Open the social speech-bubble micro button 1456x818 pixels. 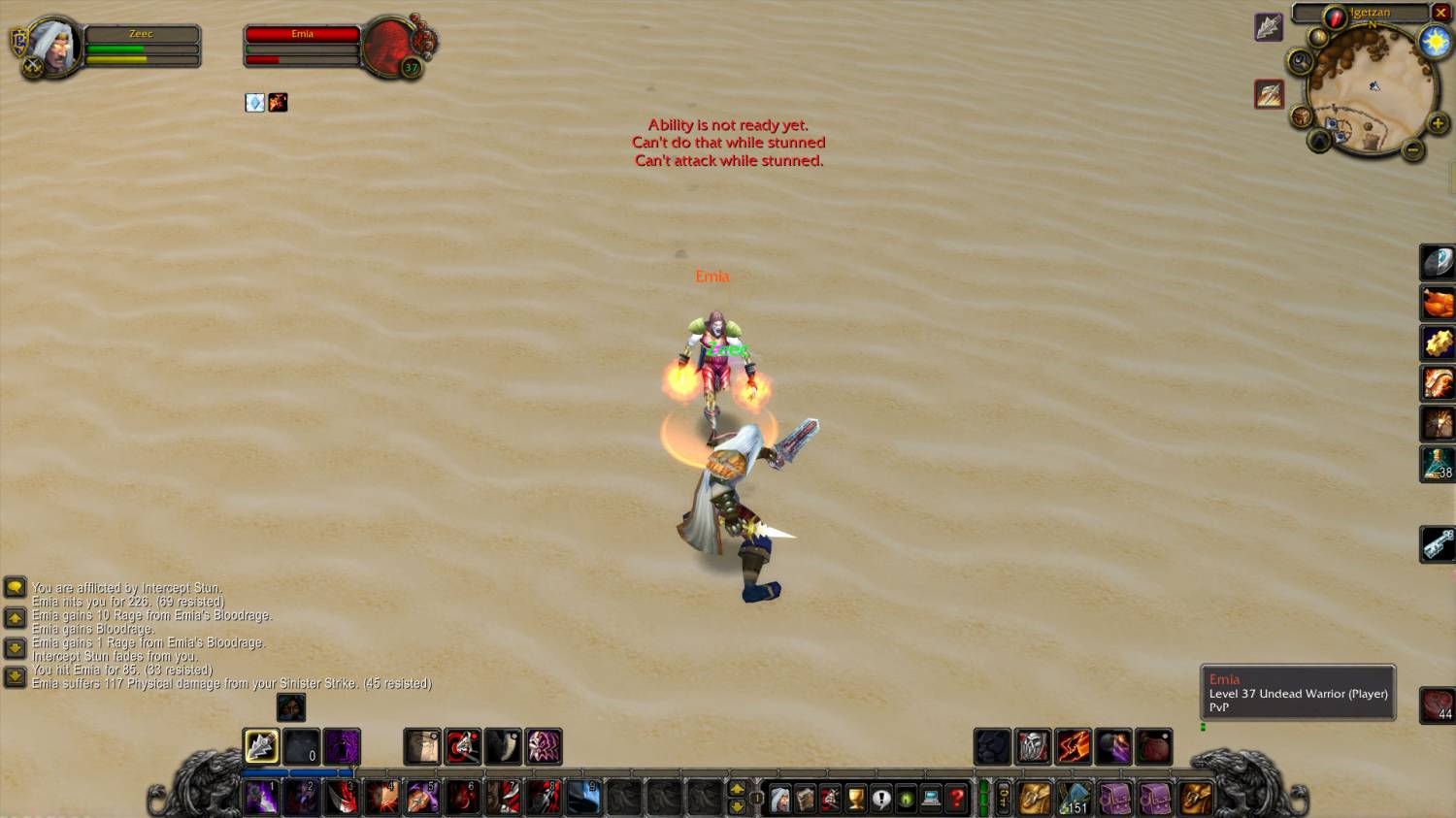[x=880, y=799]
